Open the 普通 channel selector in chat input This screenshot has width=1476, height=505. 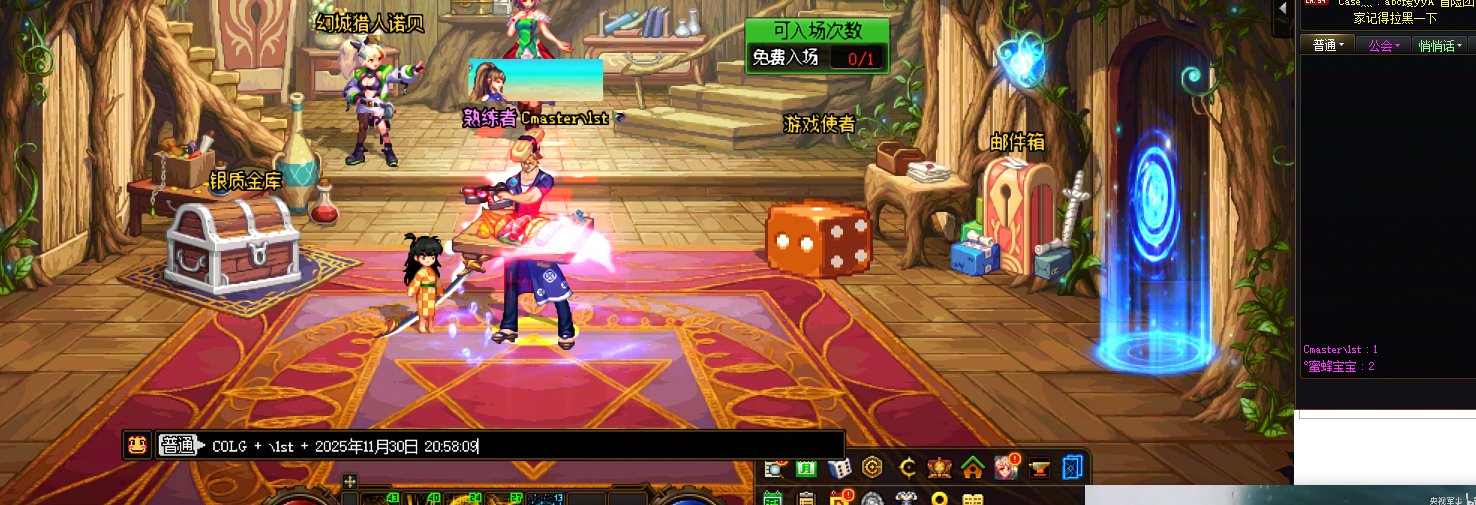(180, 446)
